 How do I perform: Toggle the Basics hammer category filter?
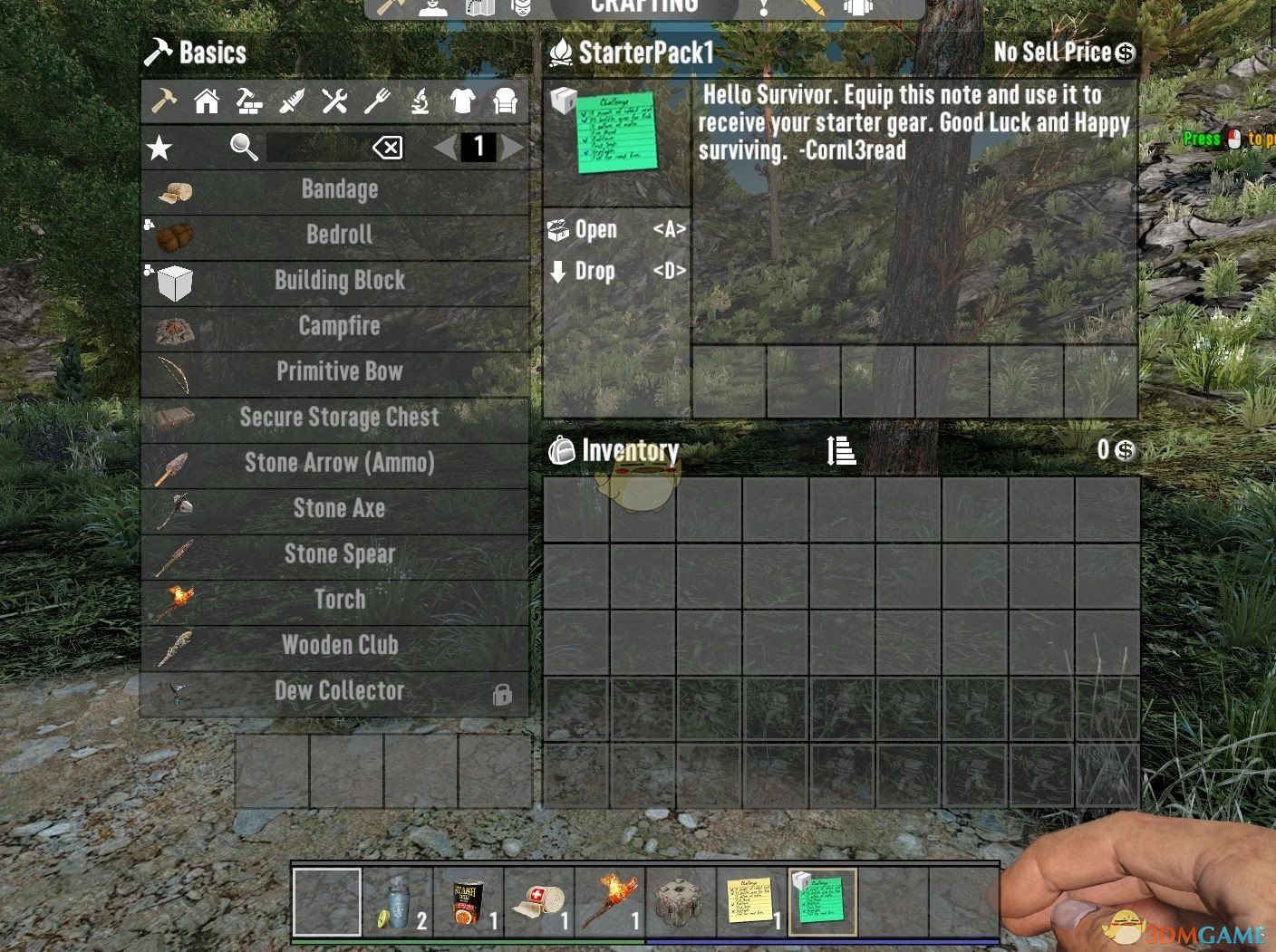[163, 101]
